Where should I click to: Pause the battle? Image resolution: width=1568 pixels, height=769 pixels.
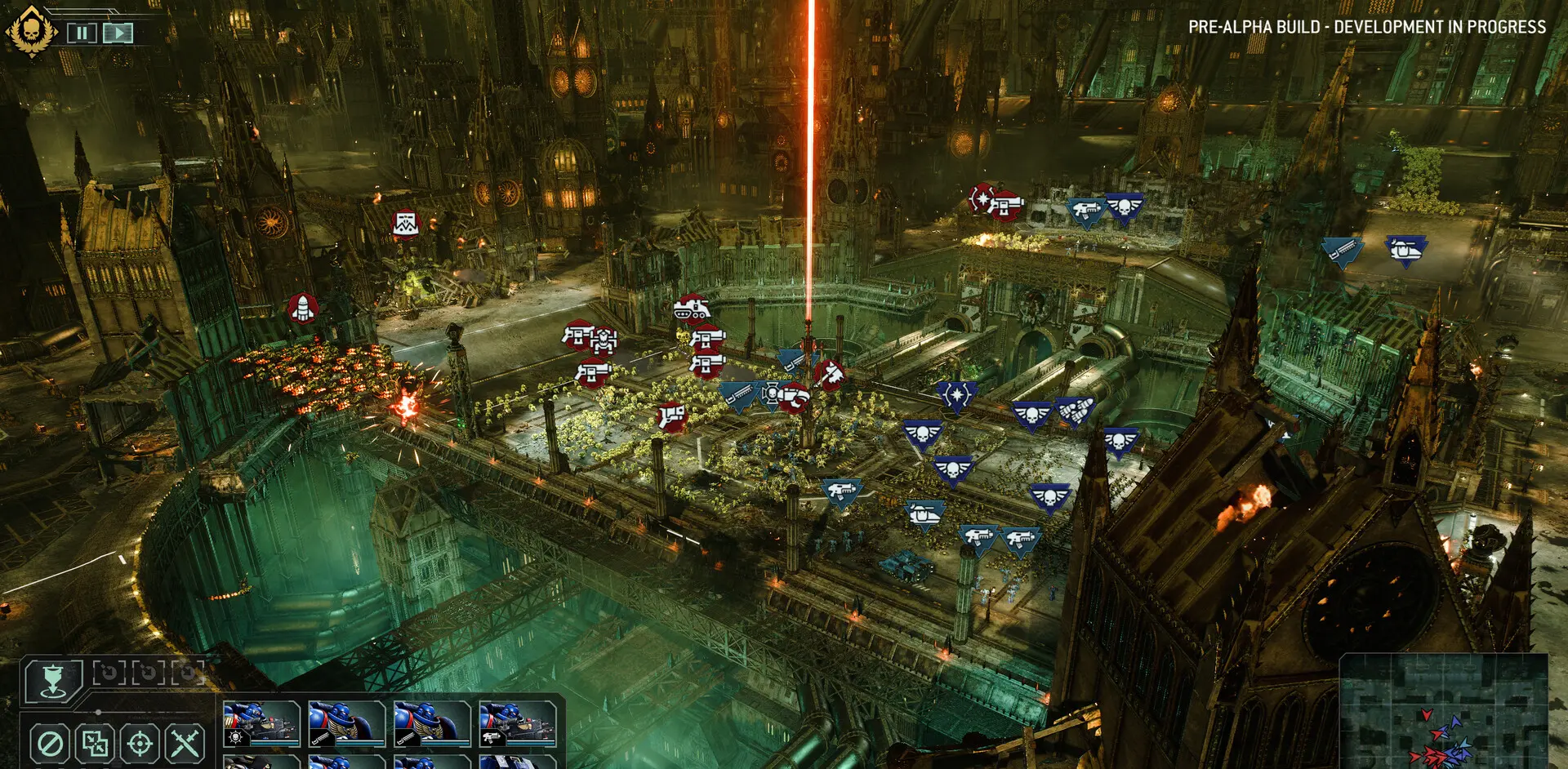82,33
